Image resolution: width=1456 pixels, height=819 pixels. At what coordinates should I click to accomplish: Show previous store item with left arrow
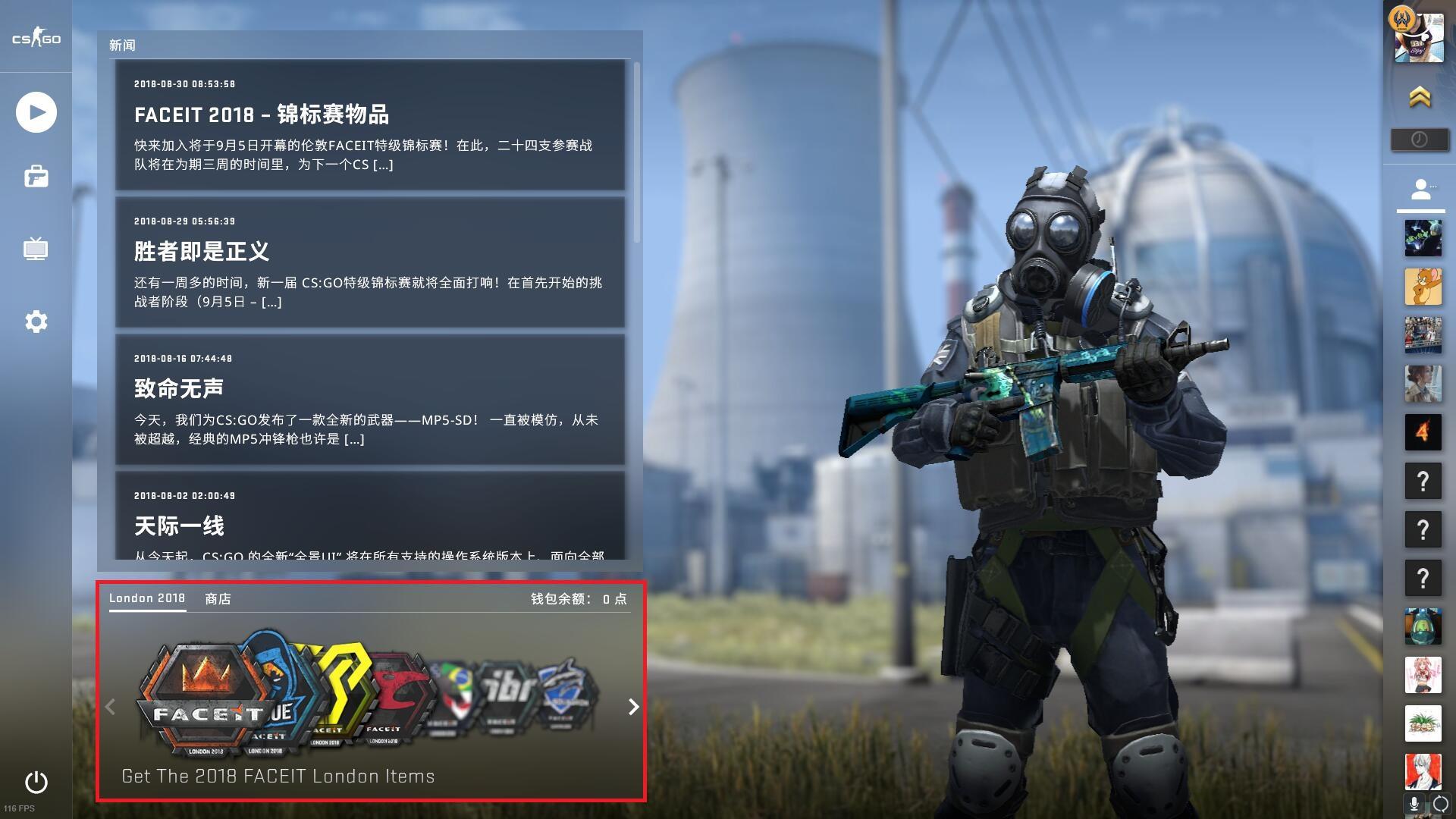pos(111,707)
